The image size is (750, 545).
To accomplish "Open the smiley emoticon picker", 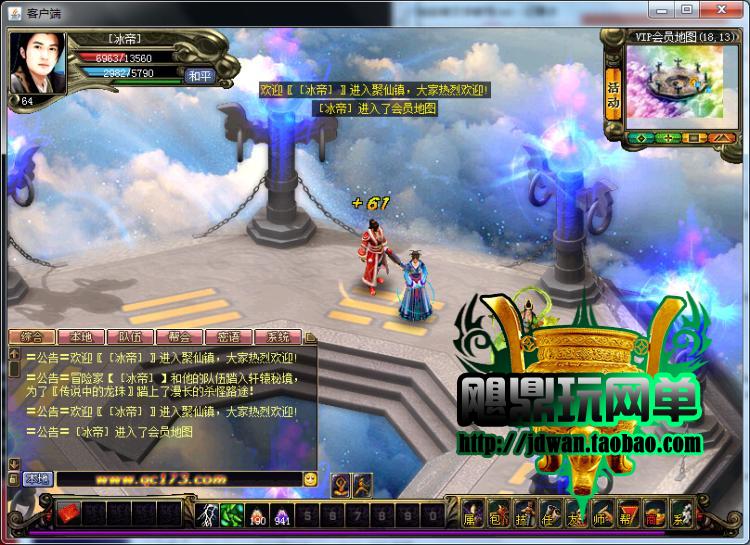I will pyautogui.click(x=311, y=480).
